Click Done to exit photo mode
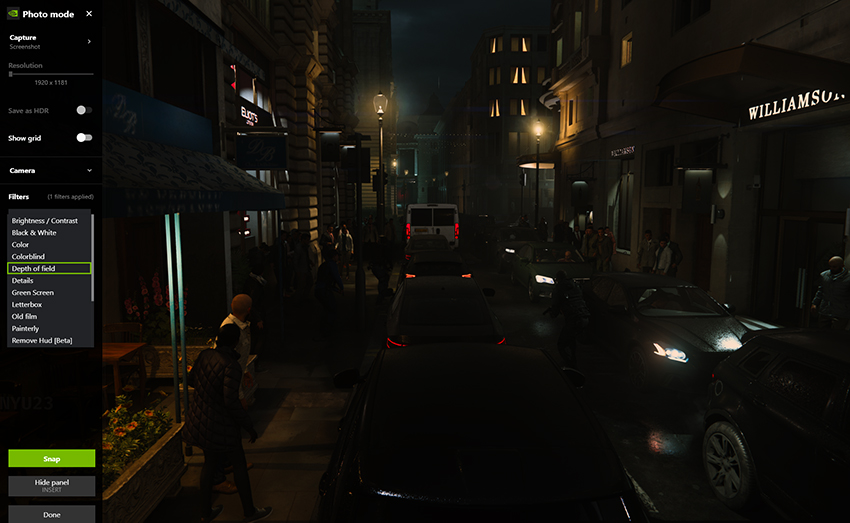The width and height of the screenshot is (850, 523). coord(52,514)
